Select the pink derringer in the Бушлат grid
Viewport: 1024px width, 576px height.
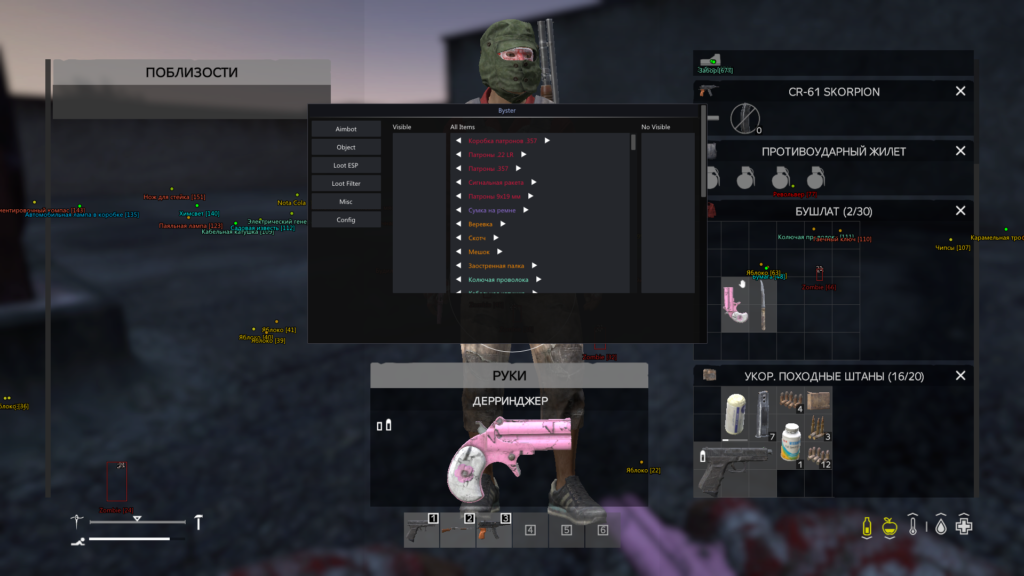[x=739, y=305]
